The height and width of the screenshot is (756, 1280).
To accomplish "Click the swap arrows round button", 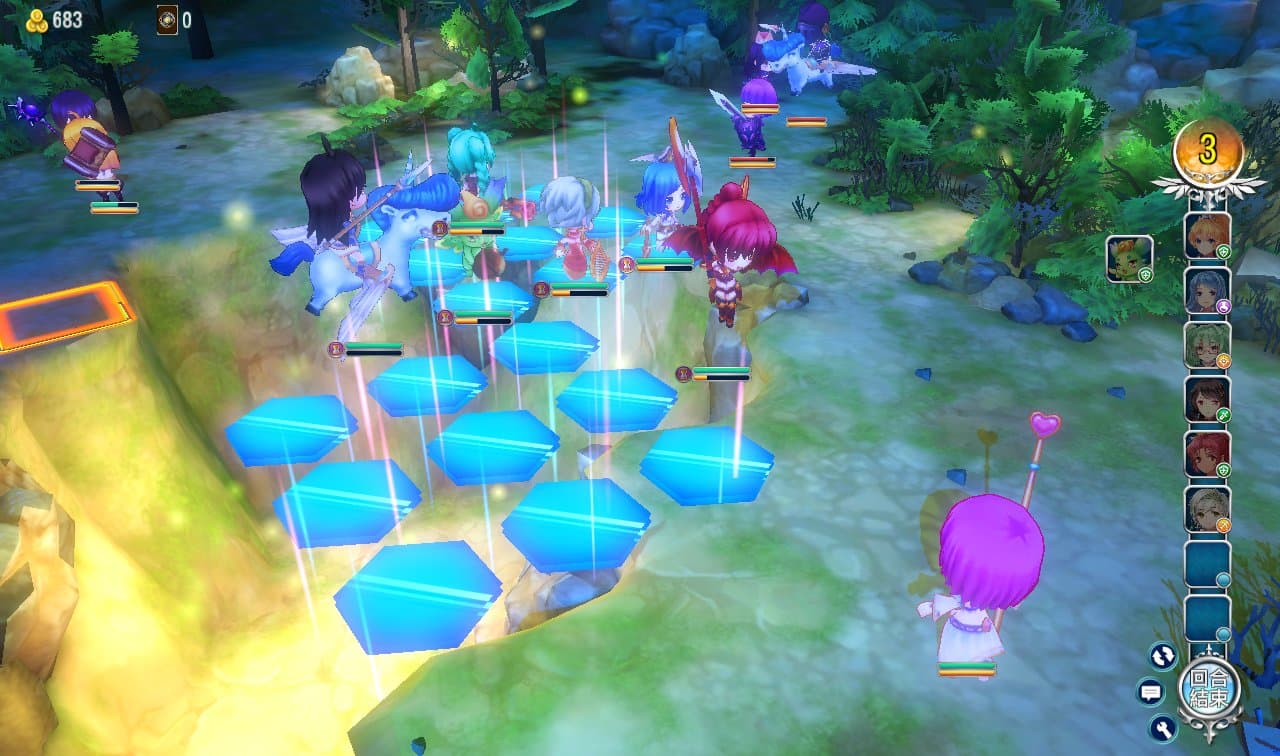I will [x=1163, y=656].
